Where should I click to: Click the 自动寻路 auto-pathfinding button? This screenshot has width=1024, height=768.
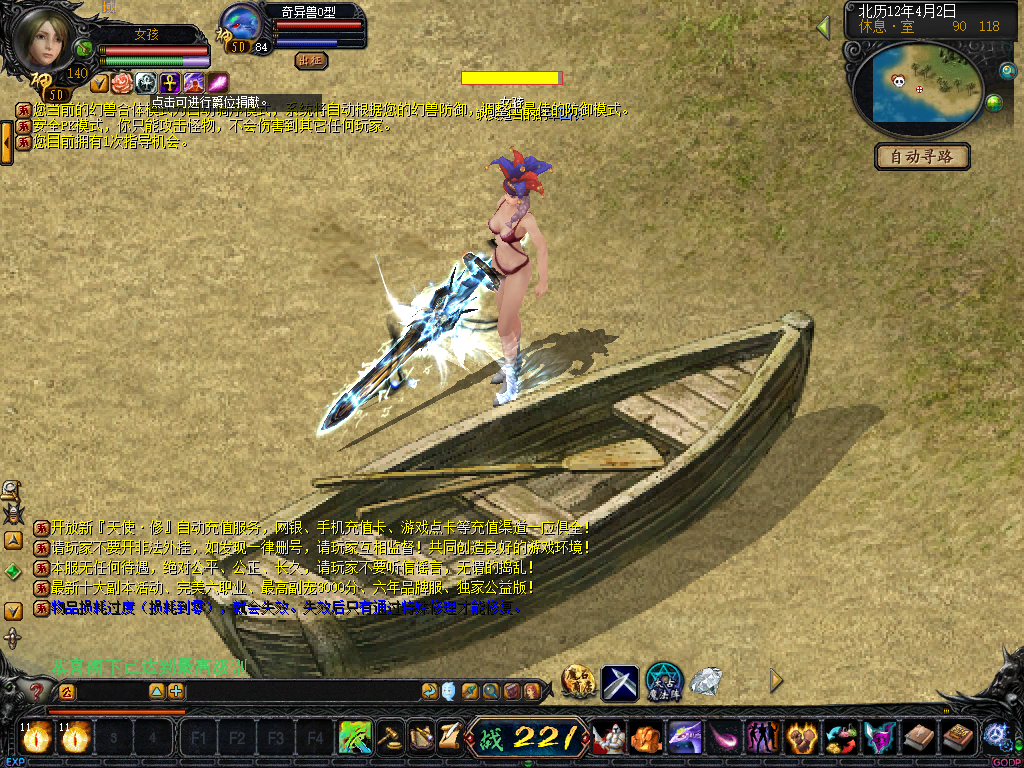click(922, 157)
